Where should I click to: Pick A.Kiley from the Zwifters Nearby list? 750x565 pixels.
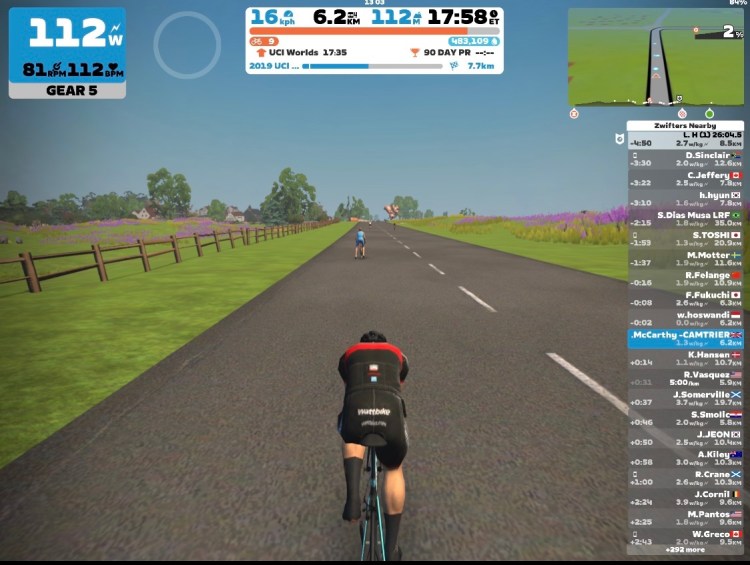pyautogui.click(x=685, y=458)
